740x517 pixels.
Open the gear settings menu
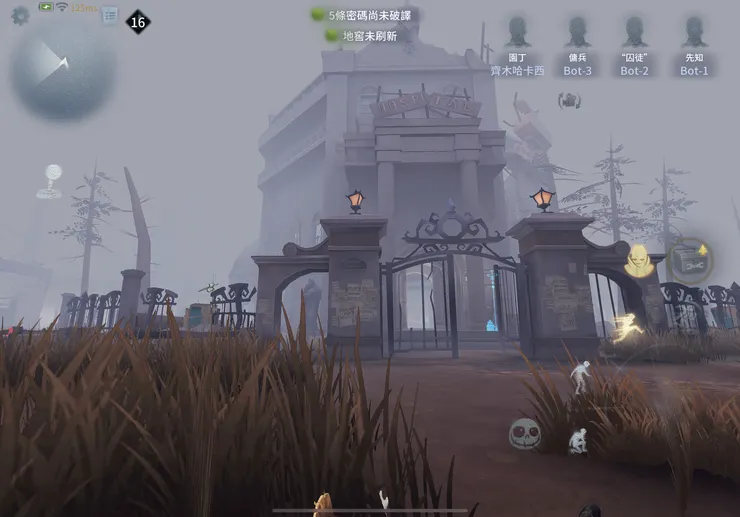[20, 15]
